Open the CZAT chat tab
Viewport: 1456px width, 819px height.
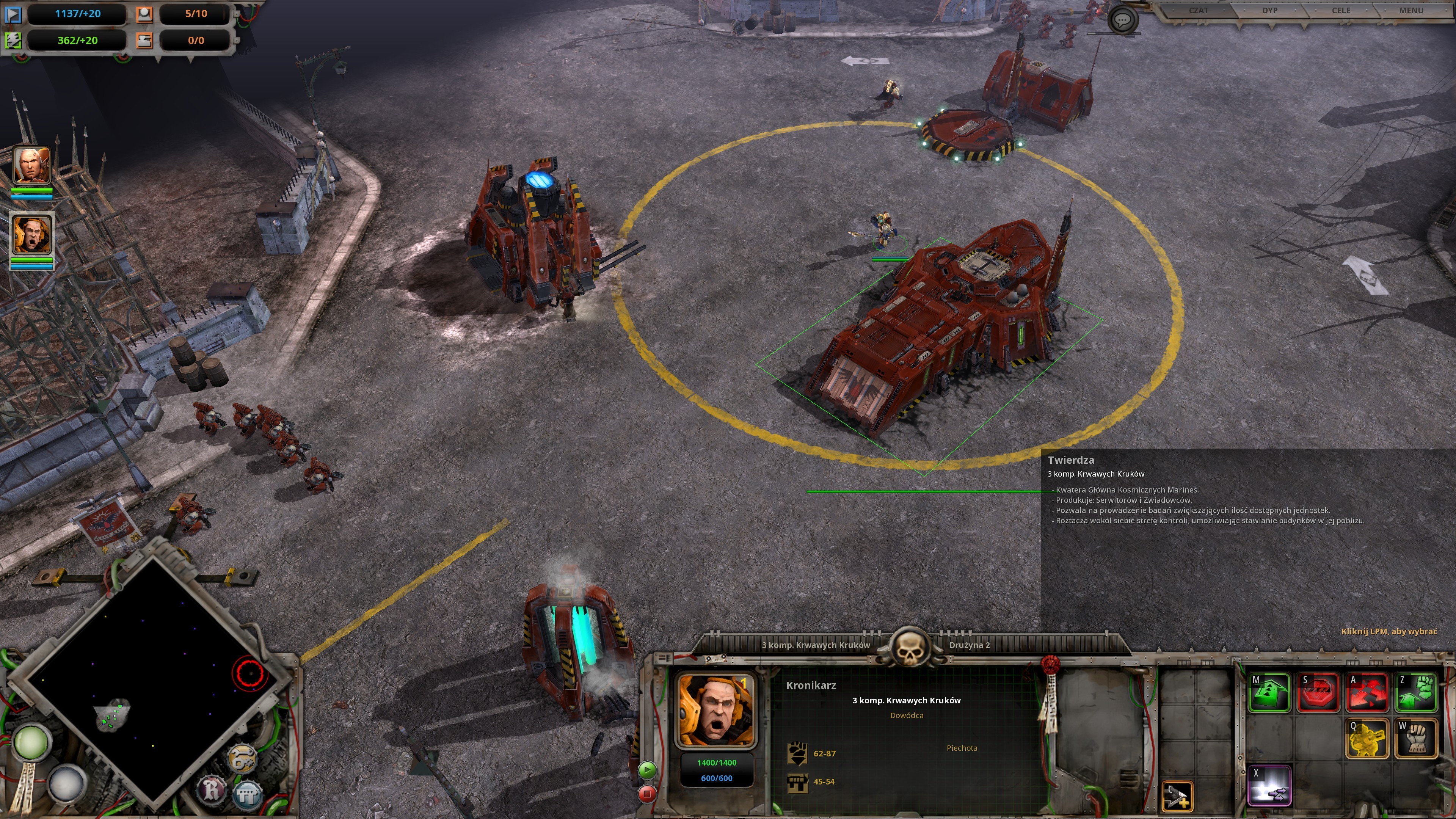coord(1198,11)
